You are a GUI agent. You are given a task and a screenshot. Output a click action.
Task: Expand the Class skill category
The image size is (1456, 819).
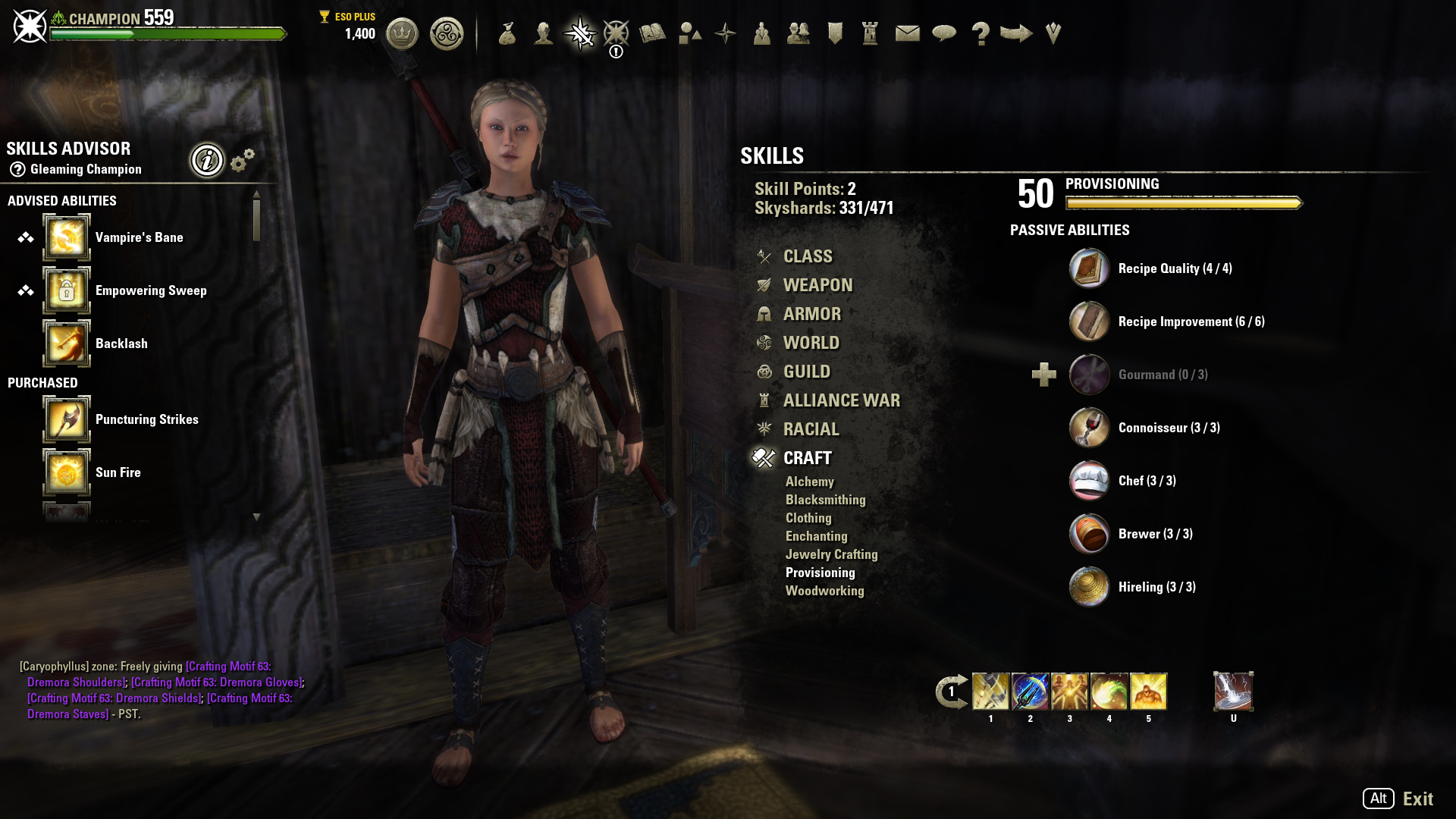[x=808, y=256]
